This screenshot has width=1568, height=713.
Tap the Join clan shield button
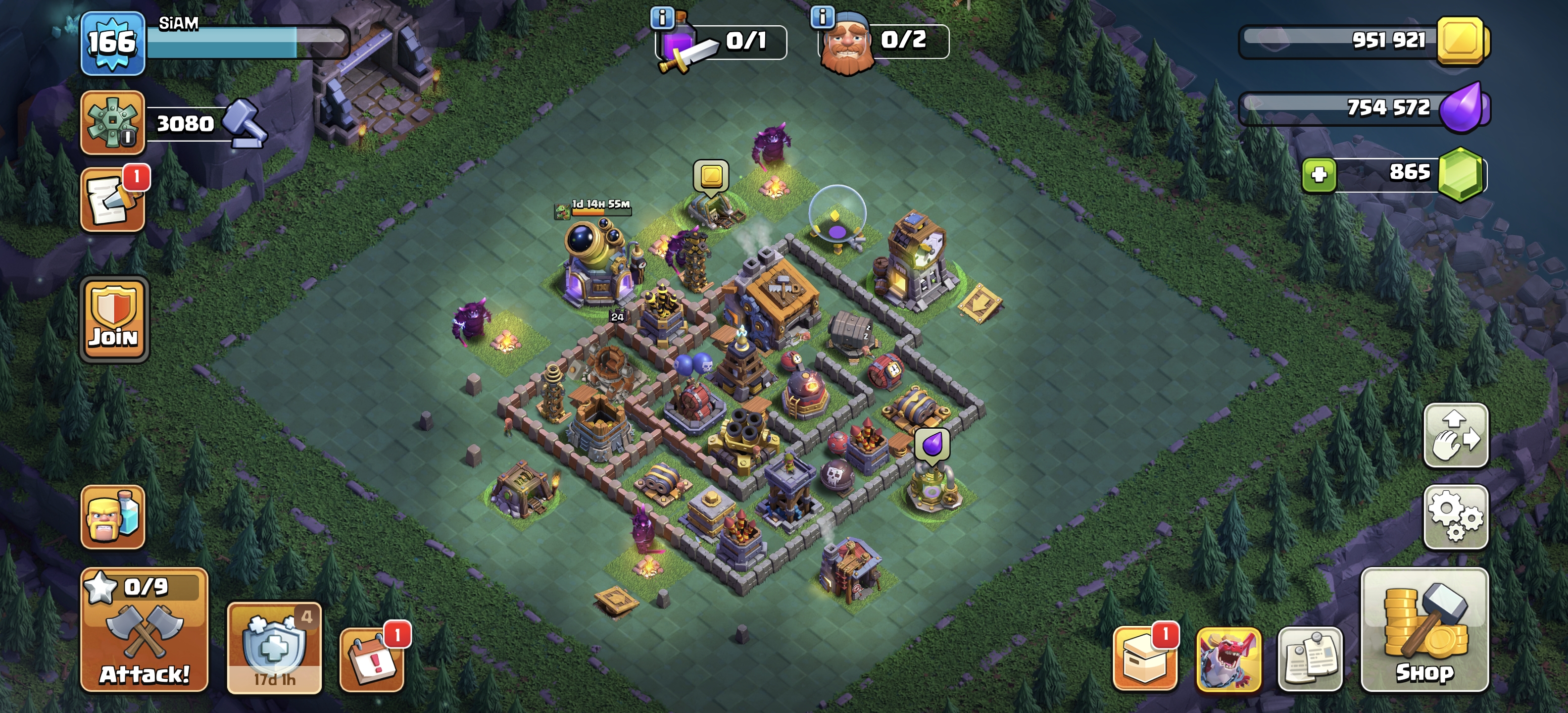[x=114, y=320]
